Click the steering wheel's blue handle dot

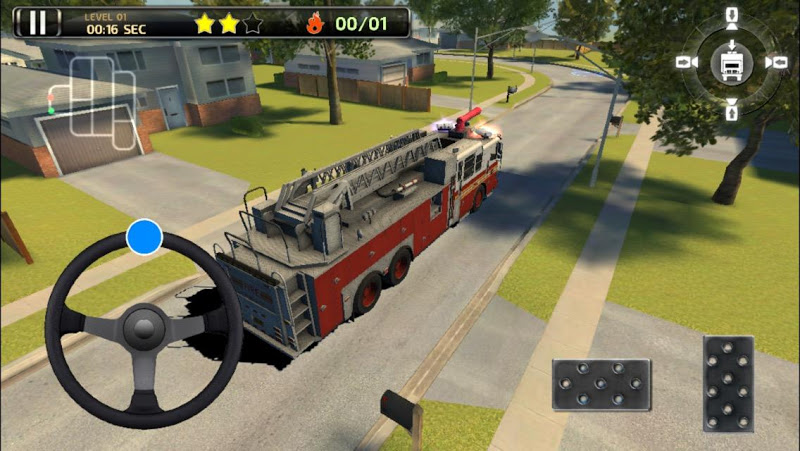pos(144,237)
